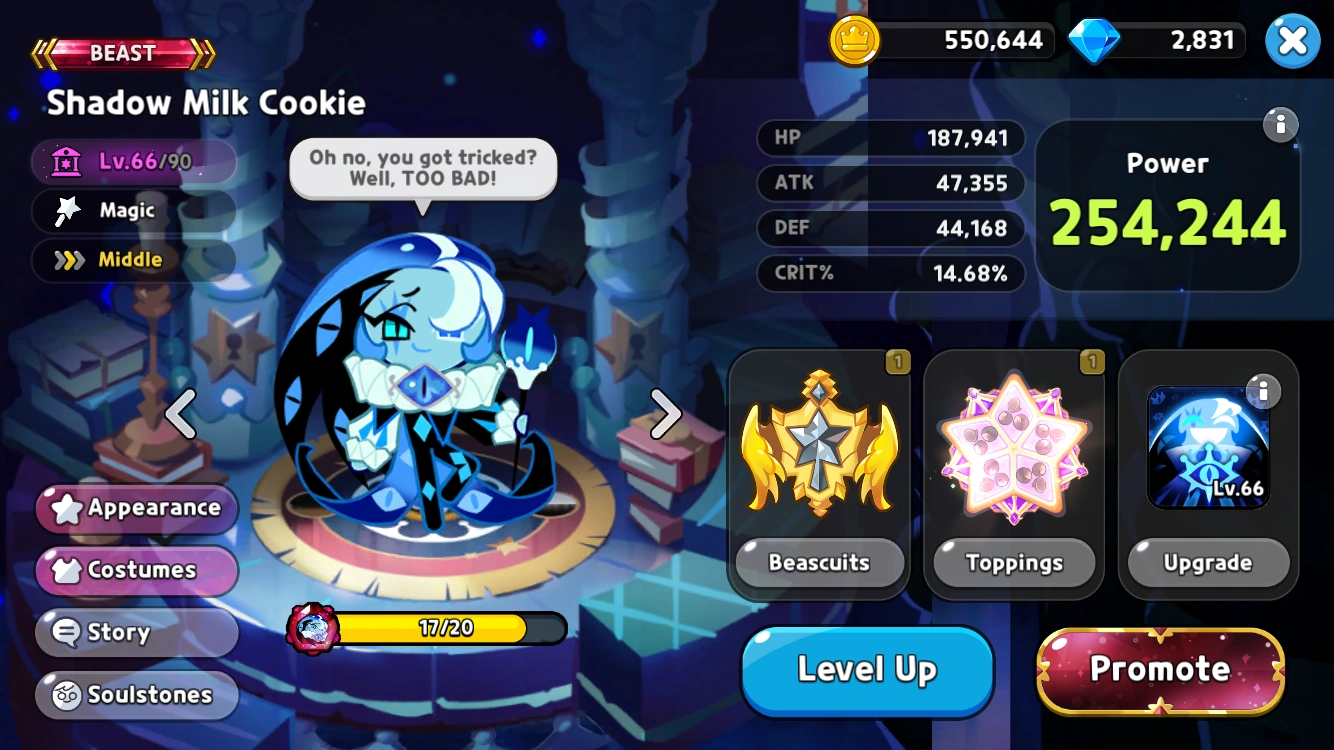
Task: Click the gold coin currency icon
Action: pyautogui.click(x=855, y=41)
